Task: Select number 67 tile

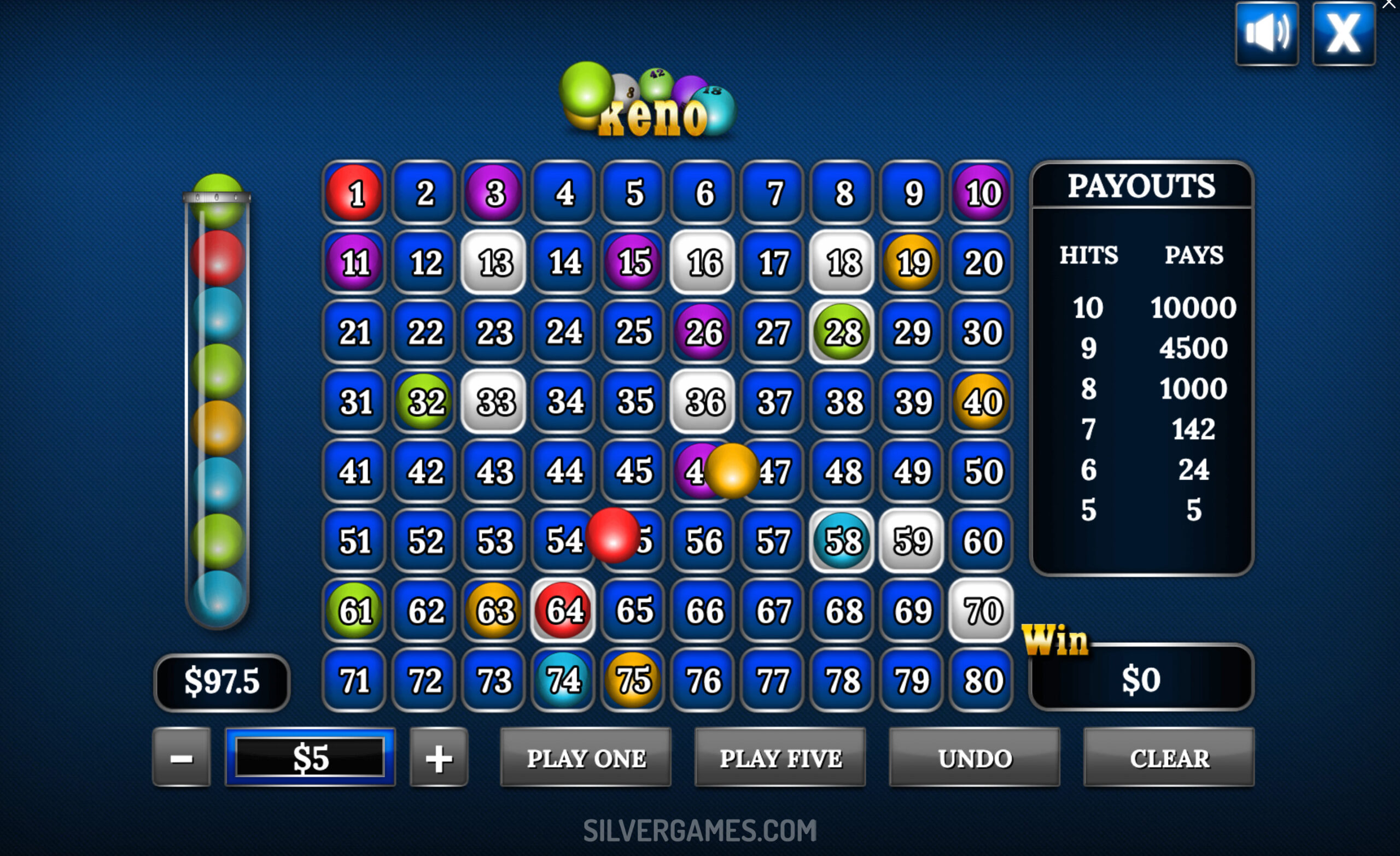Action: tap(773, 611)
